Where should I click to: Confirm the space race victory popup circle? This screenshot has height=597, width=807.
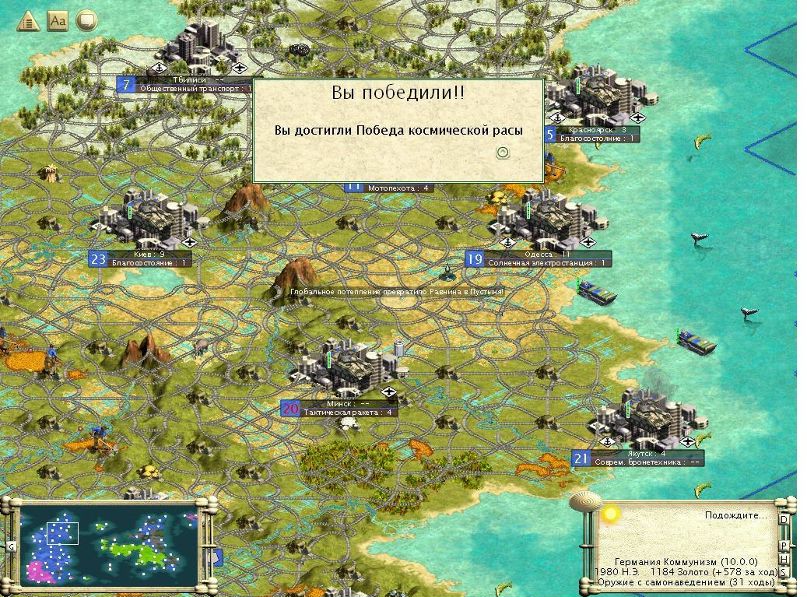[x=503, y=152]
